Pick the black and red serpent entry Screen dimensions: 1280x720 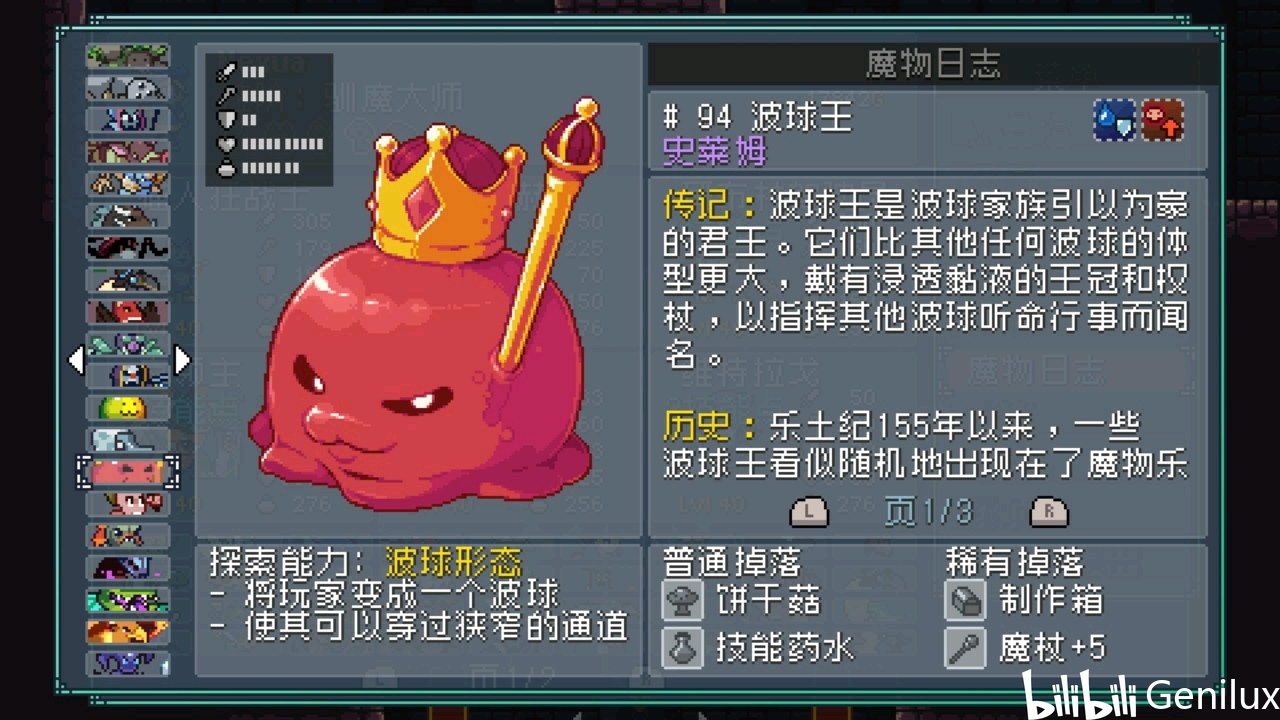[x=127, y=247]
